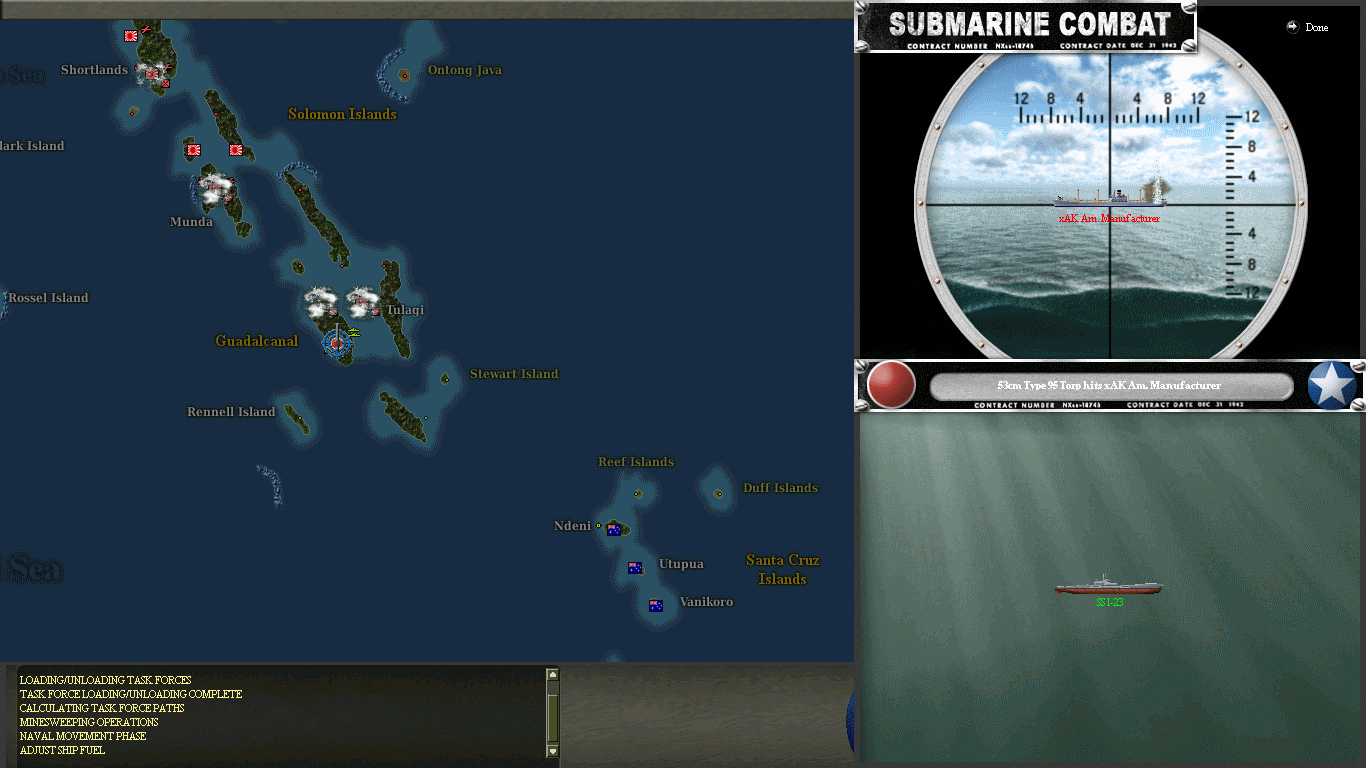1366x768 pixels.
Task: Click the white star insignia button
Action: coord(1331,385)
